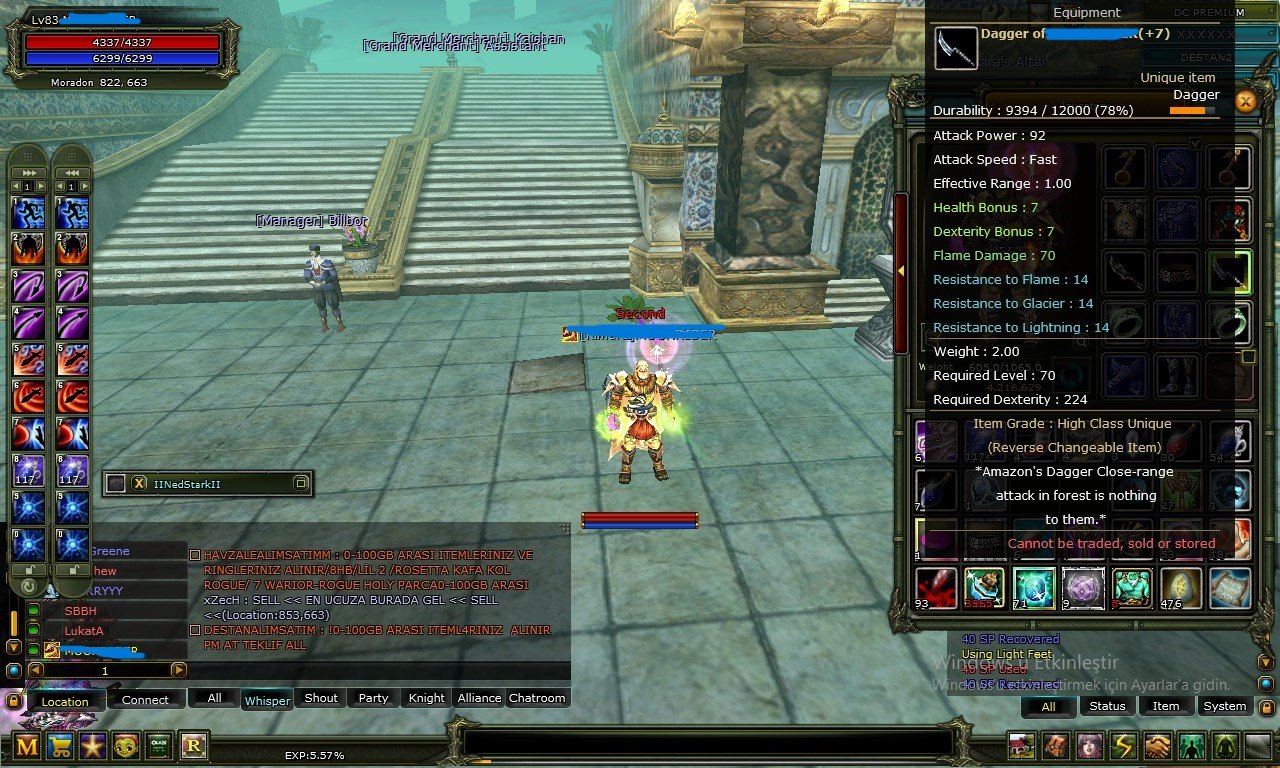This screenshot has height=768, width=1280.
Task: Open trade via the handshake icon above chat
Action: click(x=1156, y=745)
